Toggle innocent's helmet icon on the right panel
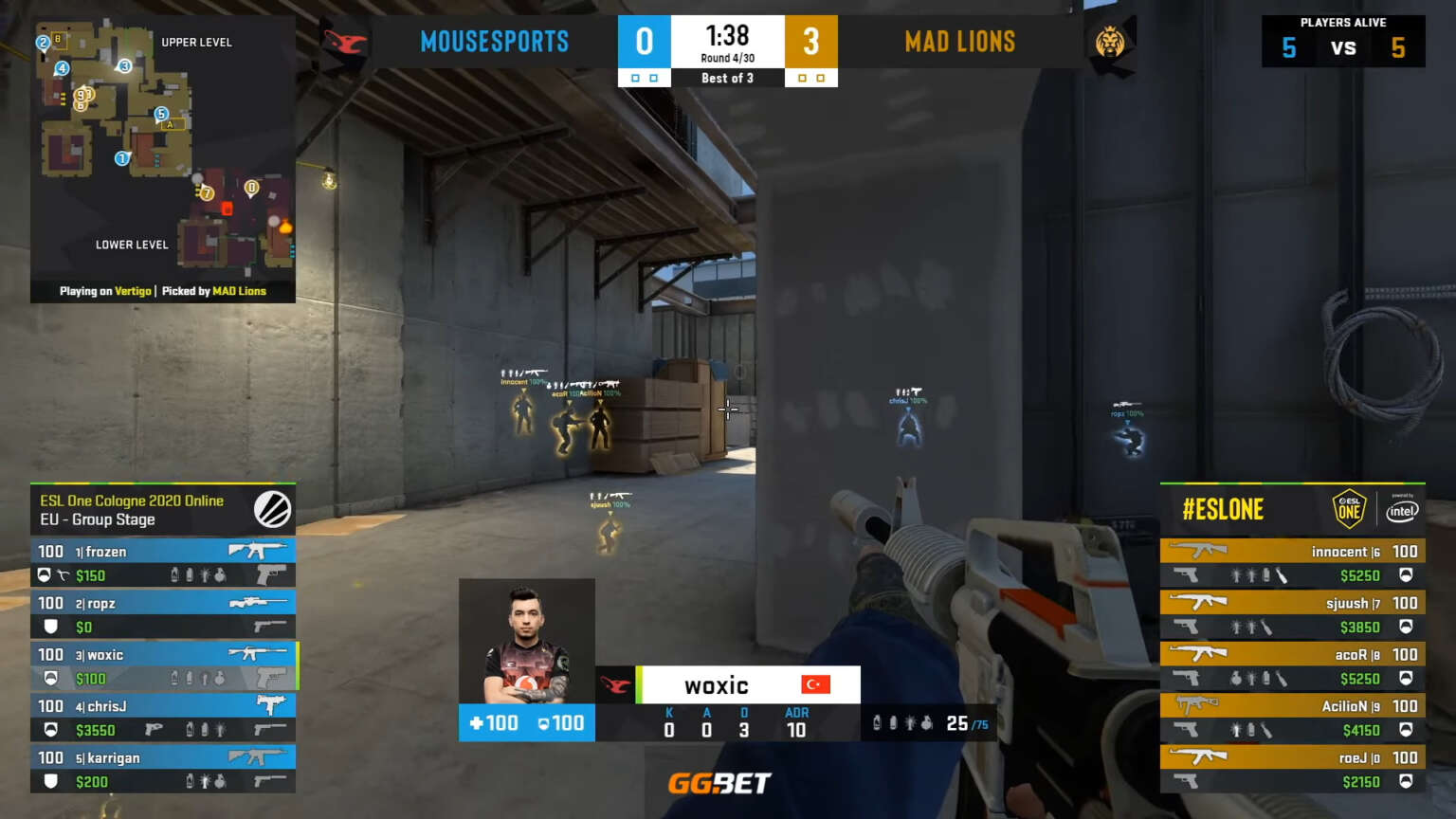The image size is (1456, 819). click(x=1405, y=573)
